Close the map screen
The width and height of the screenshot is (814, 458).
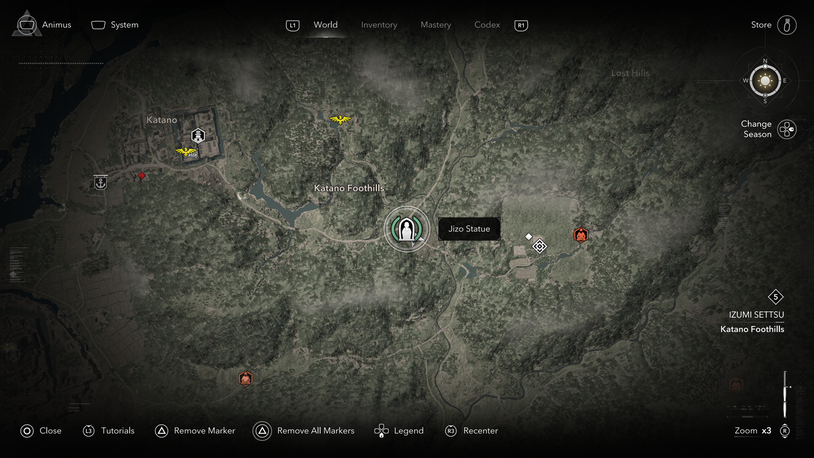point(41,431)
